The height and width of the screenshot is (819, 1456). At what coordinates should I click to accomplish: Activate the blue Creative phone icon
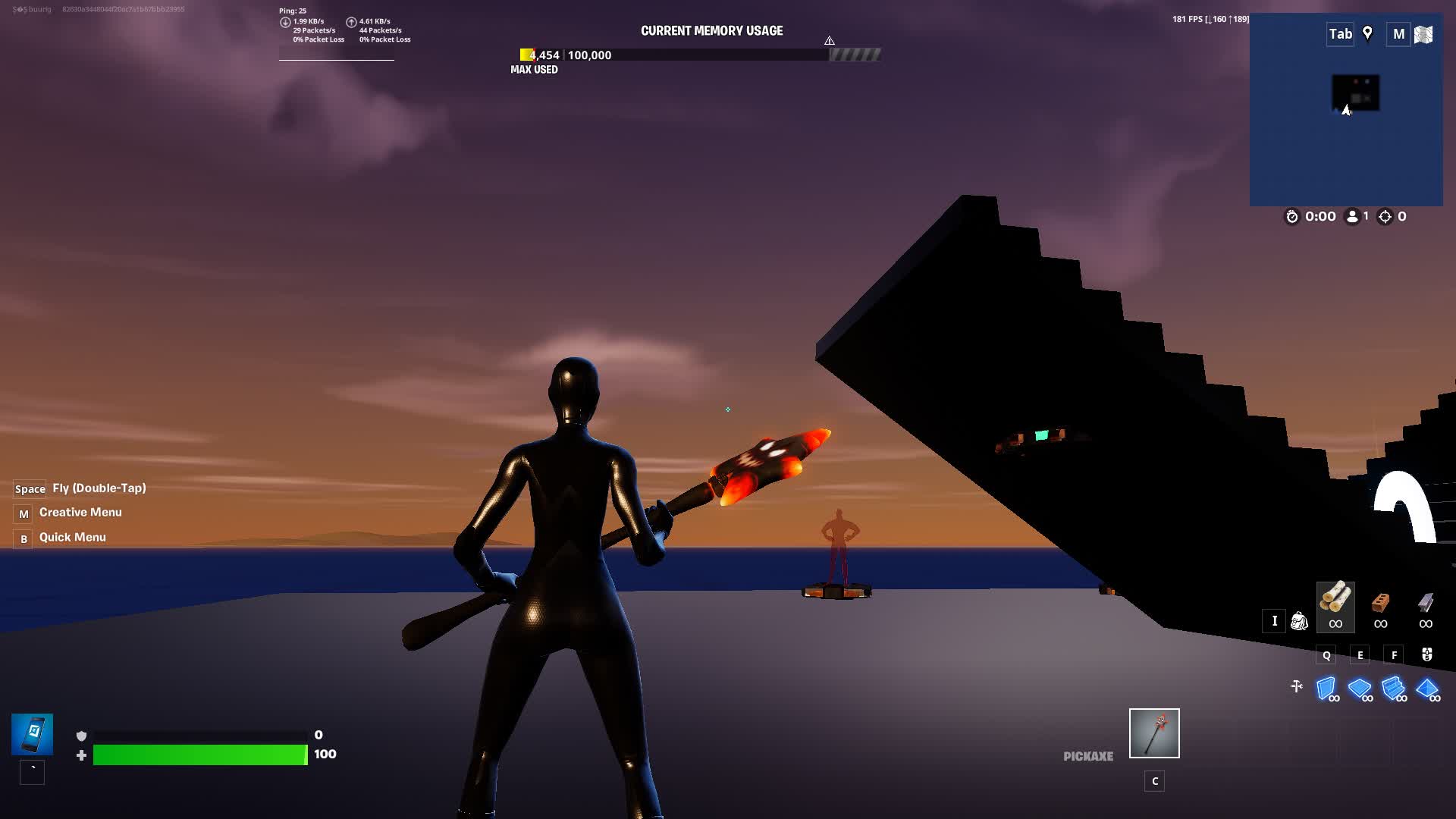click(32, 734)
